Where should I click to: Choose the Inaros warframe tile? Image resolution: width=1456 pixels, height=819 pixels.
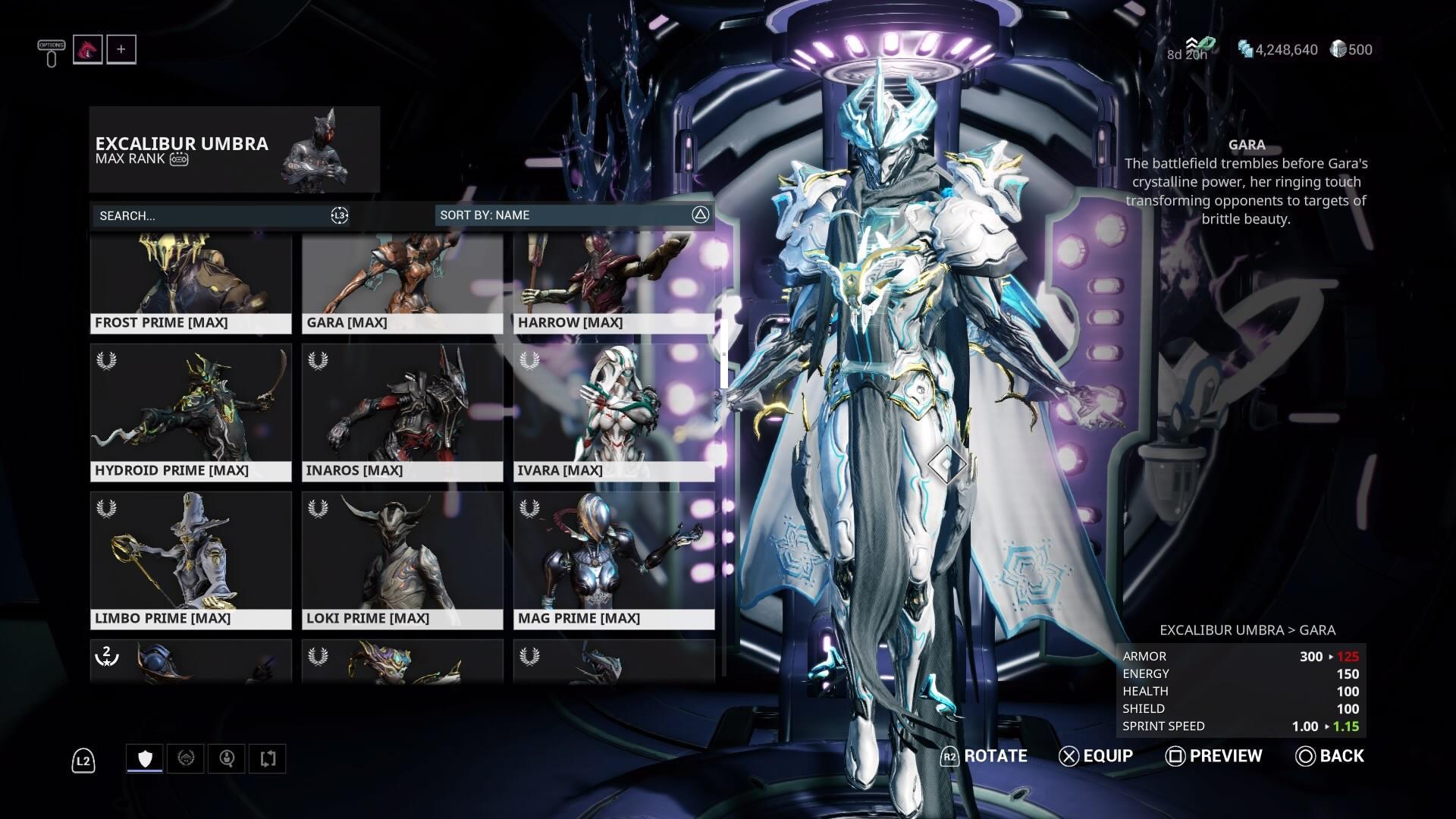402,413
